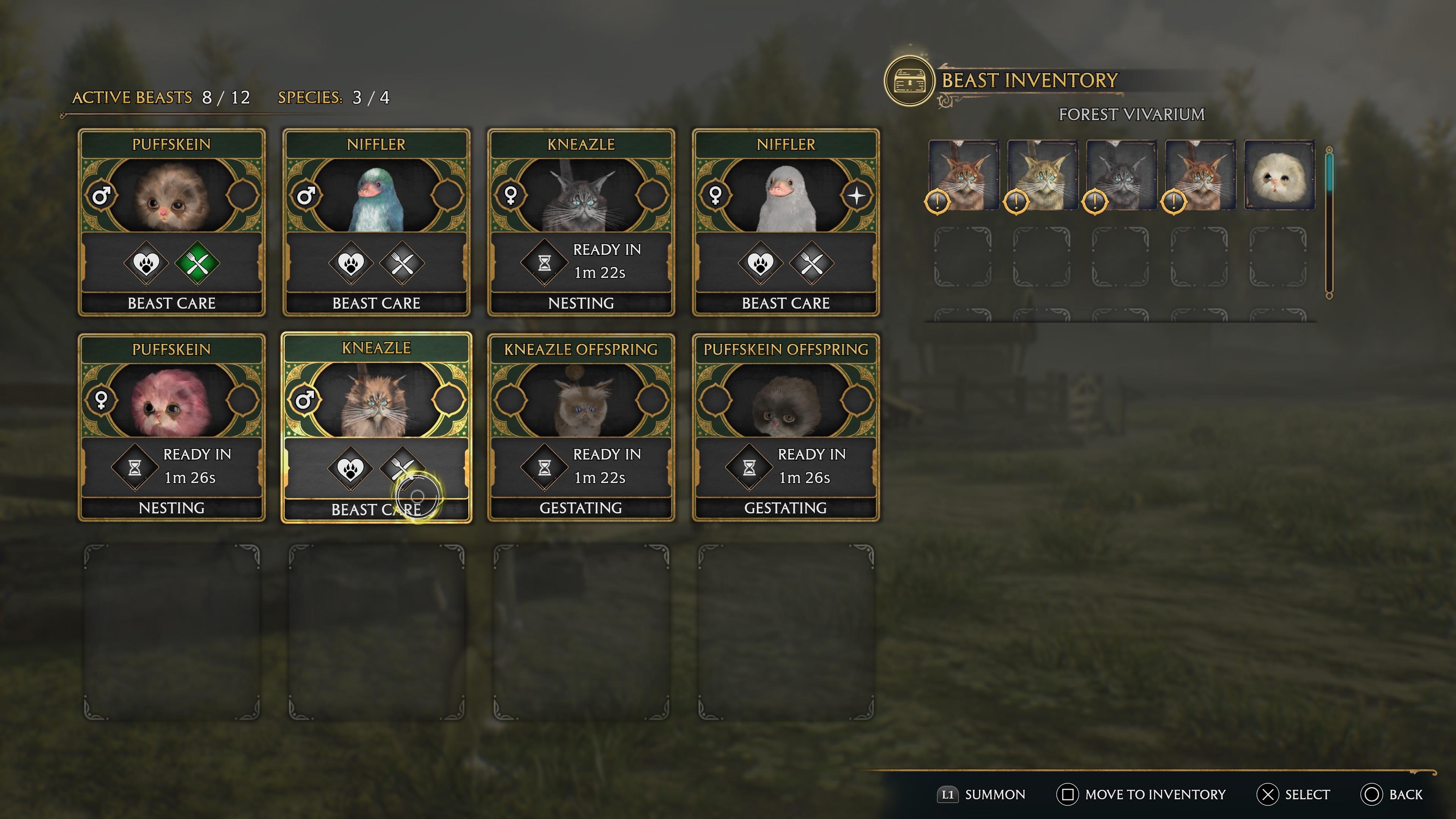Select the Kneazle Offspring card

pyautogui.click(x=581, y=400)
